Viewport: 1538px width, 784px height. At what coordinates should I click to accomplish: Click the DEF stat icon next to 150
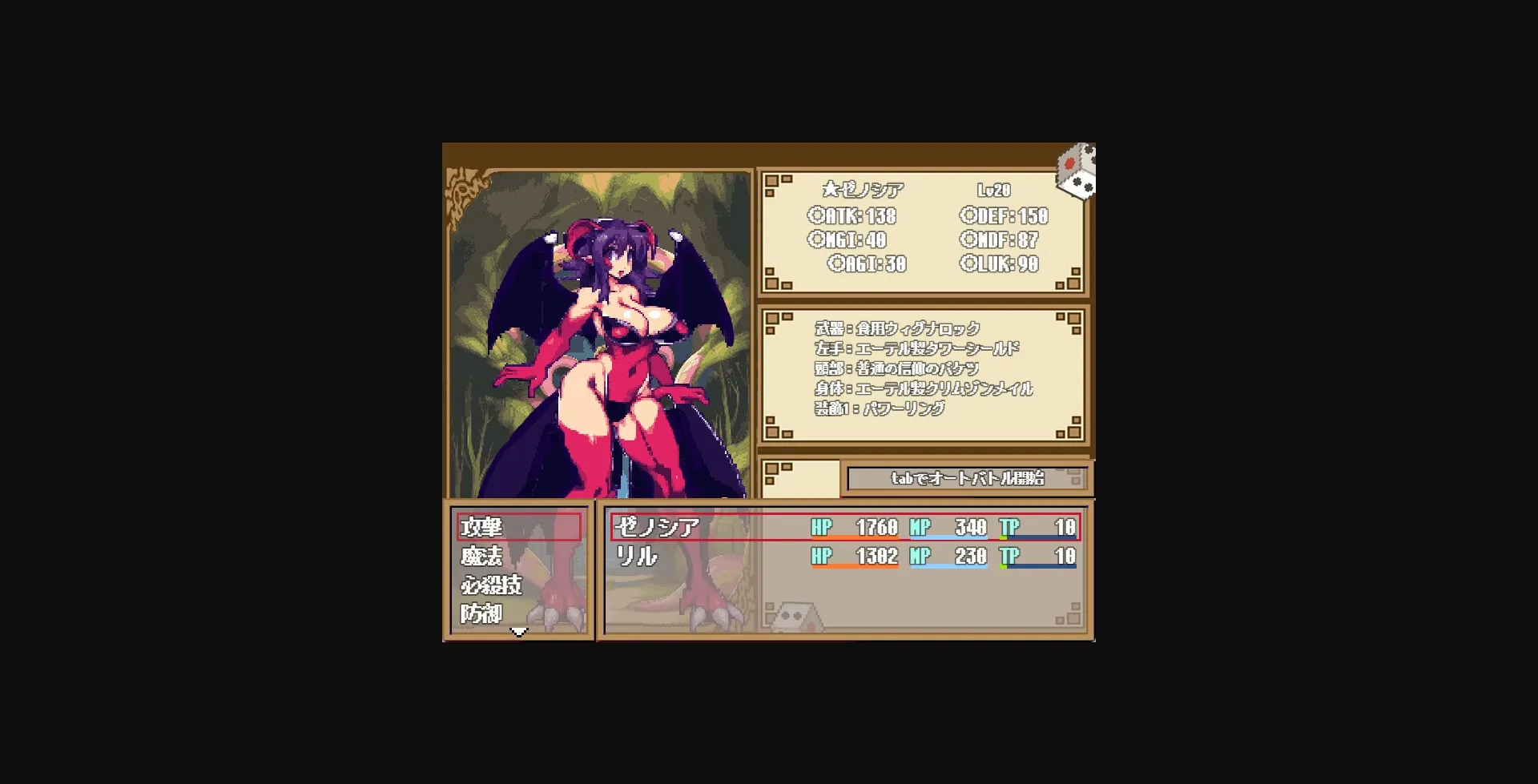click(x=967, y=215)
